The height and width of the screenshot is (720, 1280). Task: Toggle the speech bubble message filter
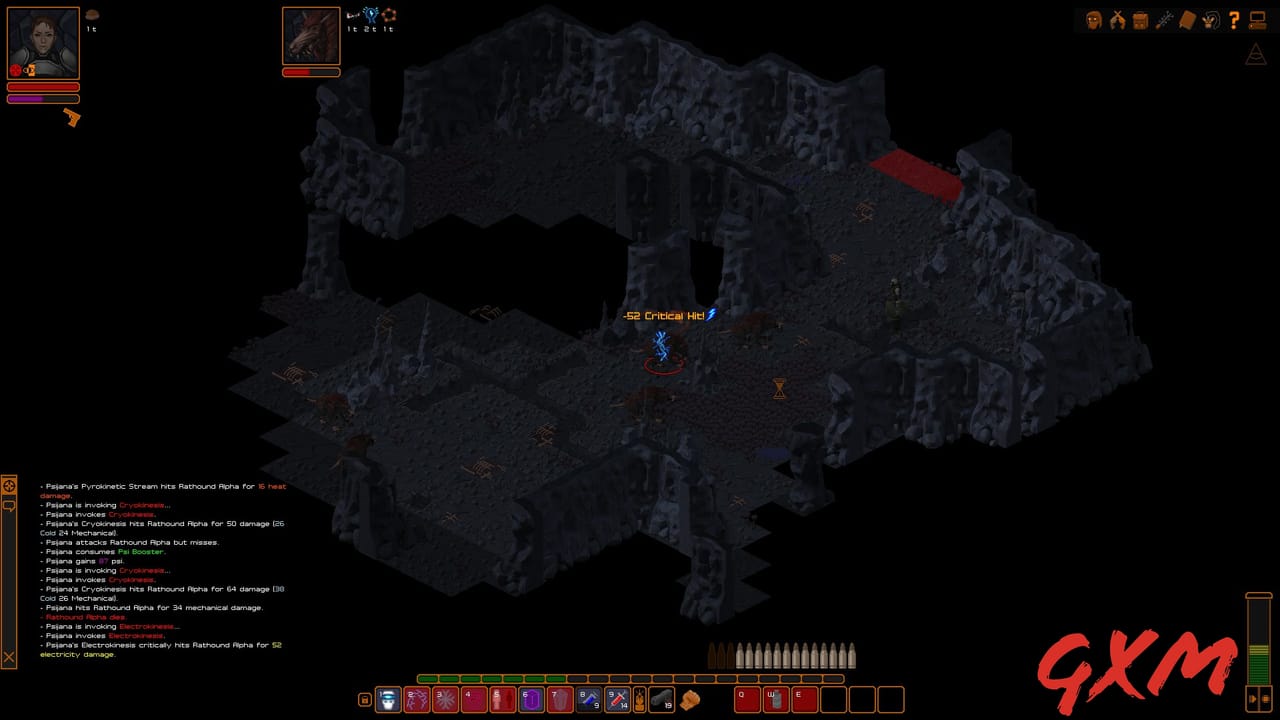click(9, 505)
